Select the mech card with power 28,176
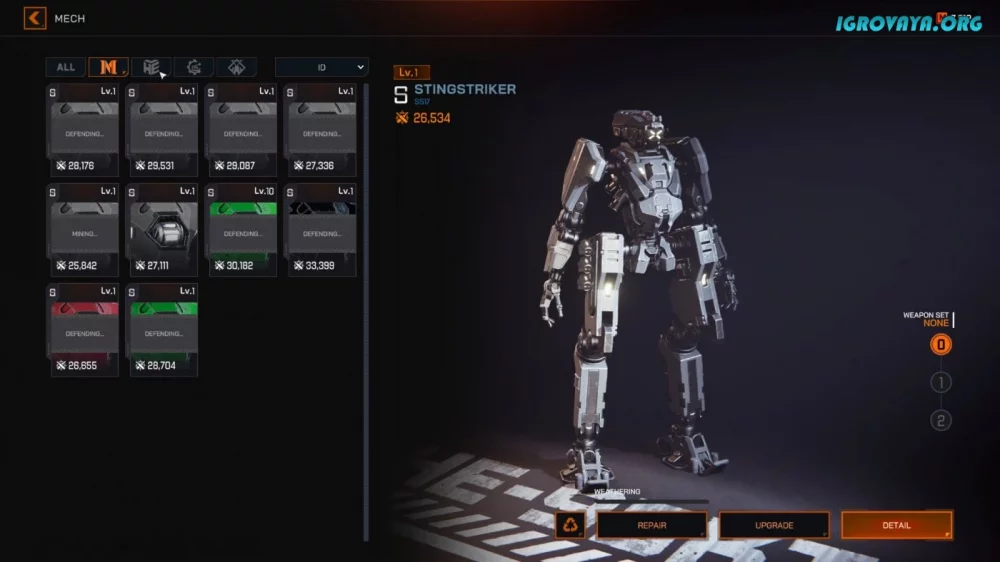Screen dimensions: 1000x562 (x=84, y=130)
